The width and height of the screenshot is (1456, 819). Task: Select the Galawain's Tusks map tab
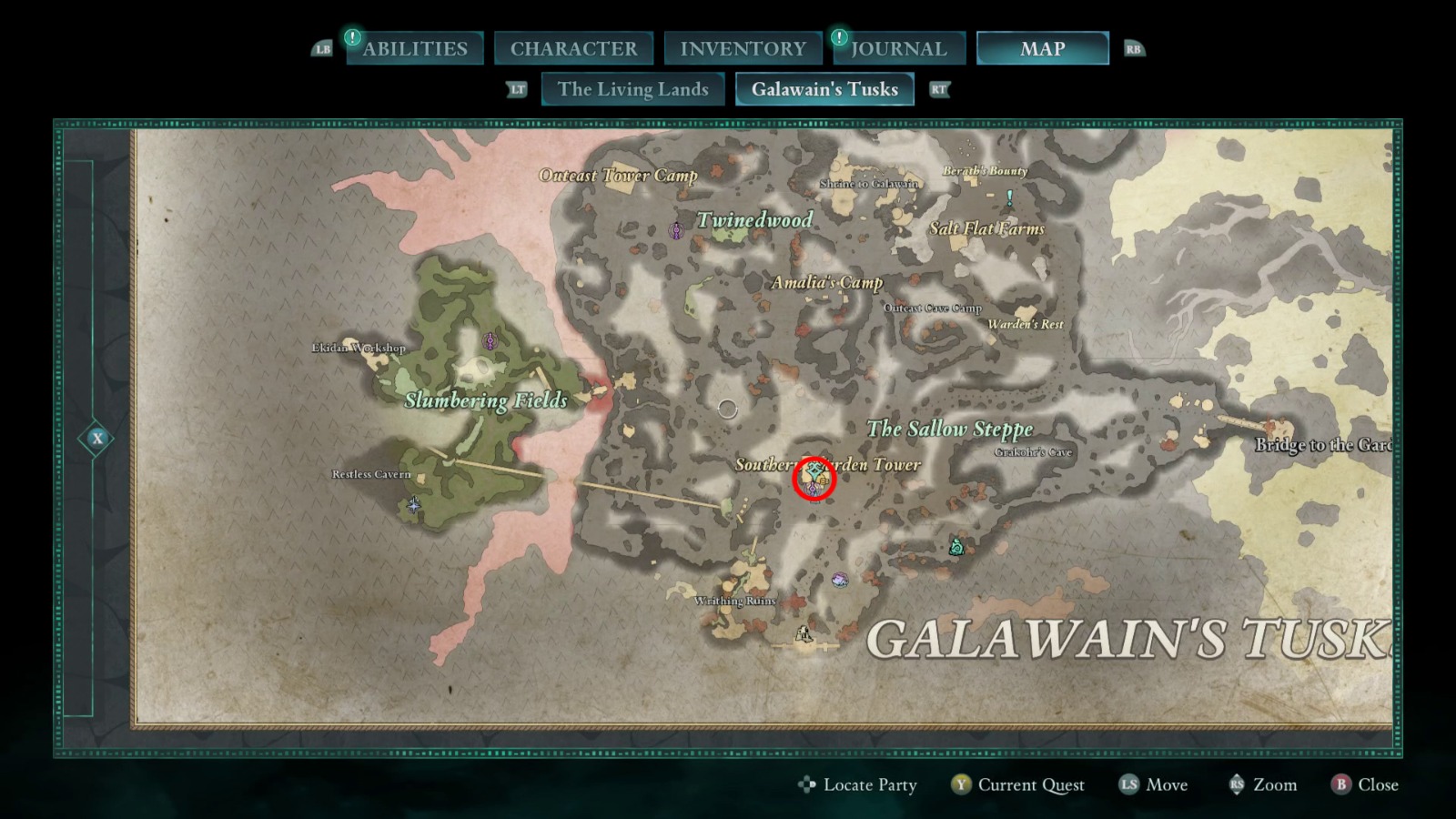coord(824,89)
